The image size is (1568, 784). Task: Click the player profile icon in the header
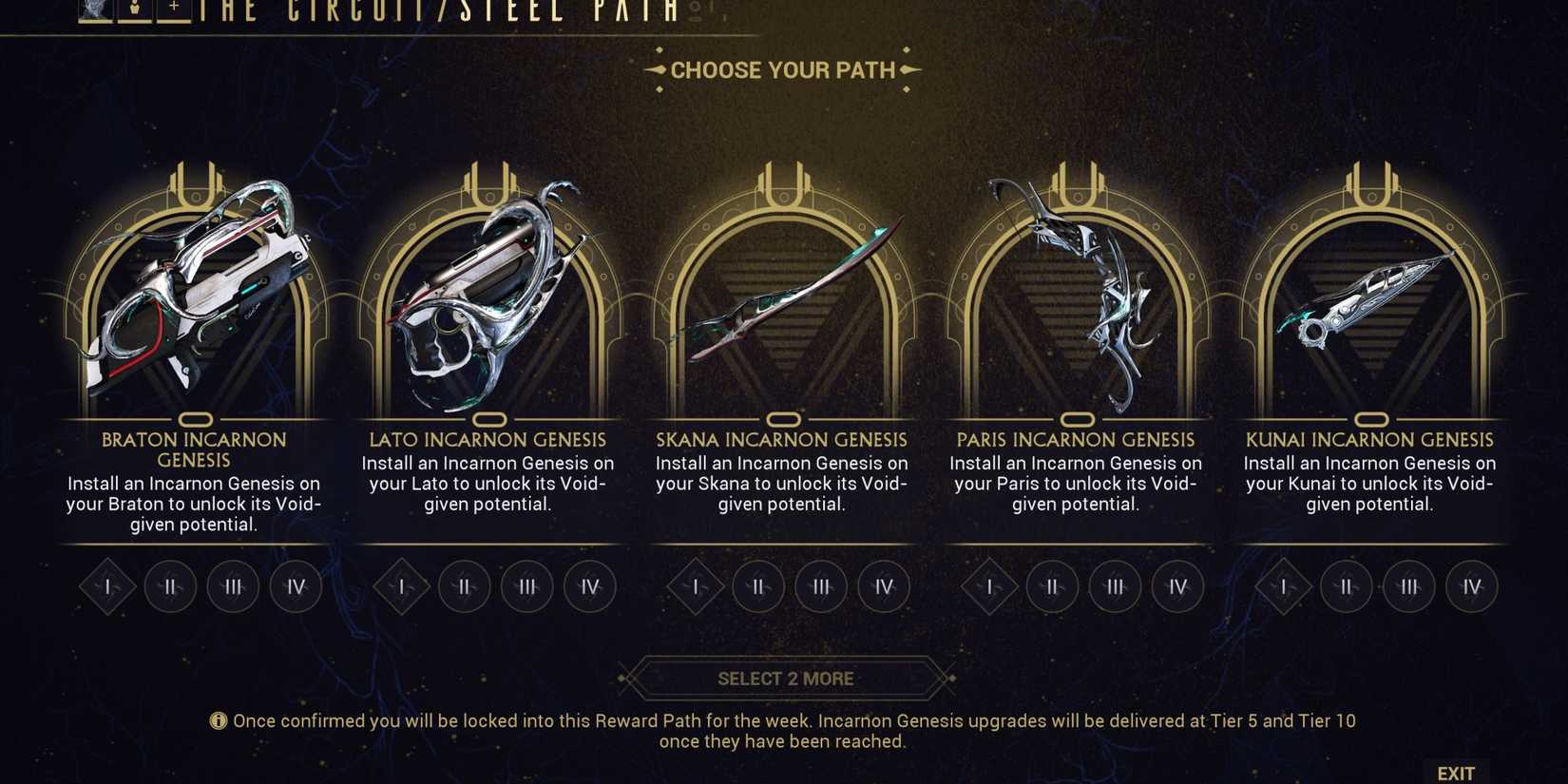(x=134, y=8)
